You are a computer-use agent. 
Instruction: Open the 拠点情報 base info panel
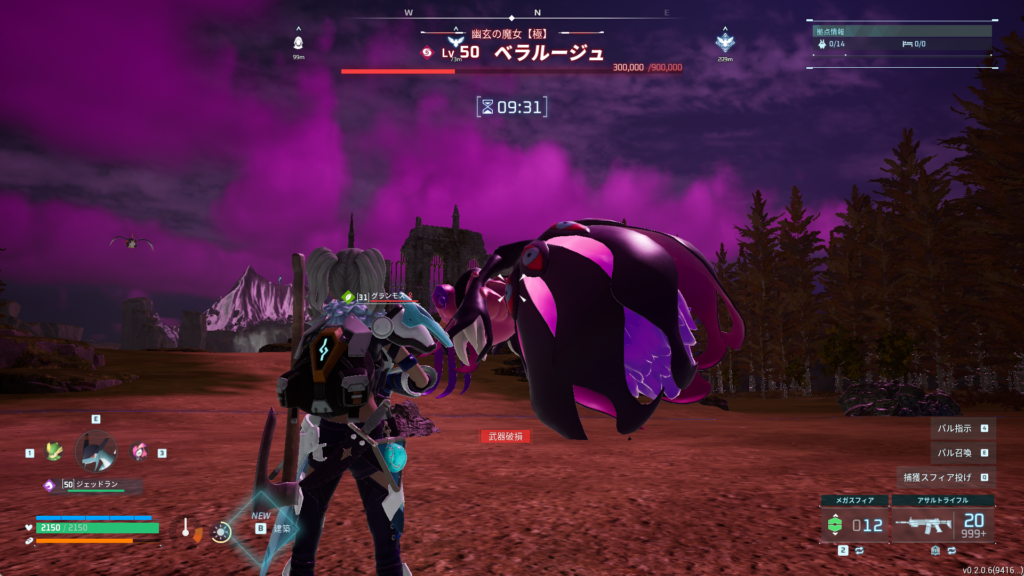point(902,31)
